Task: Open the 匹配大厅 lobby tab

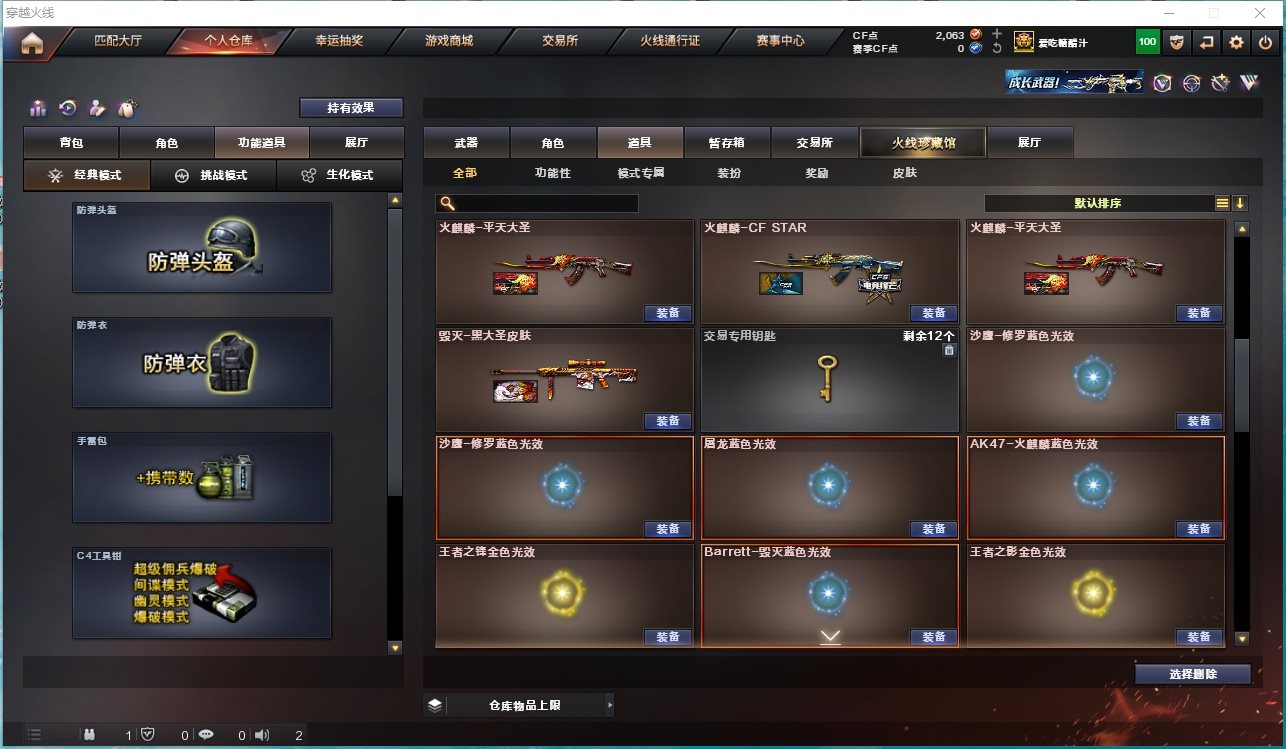Action: (x=118, y=41)
